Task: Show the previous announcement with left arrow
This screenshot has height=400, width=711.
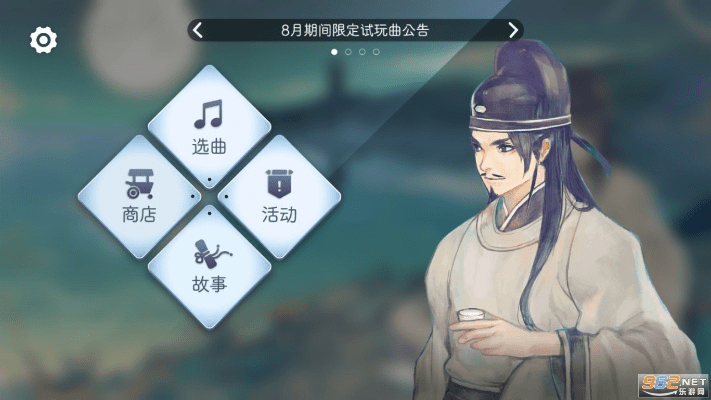Action: (x=197, y=30)
